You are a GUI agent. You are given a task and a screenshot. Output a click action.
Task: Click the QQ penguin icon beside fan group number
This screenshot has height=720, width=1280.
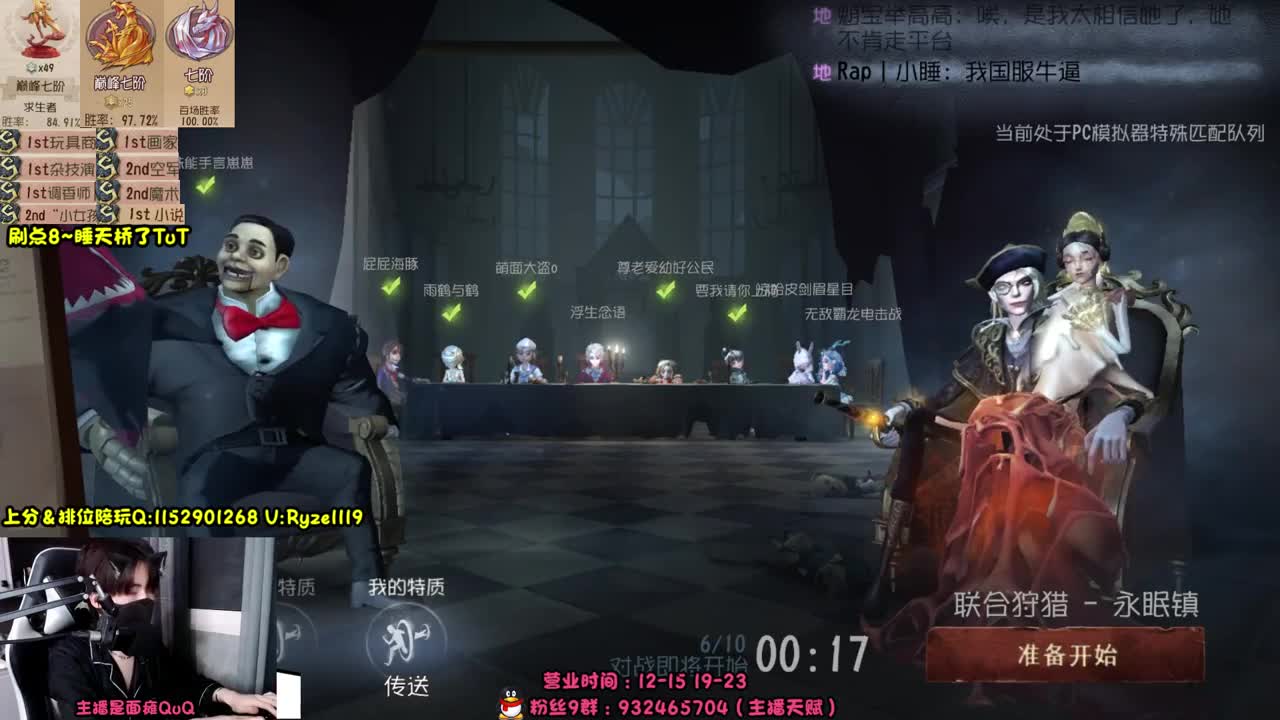pos(510,704)
